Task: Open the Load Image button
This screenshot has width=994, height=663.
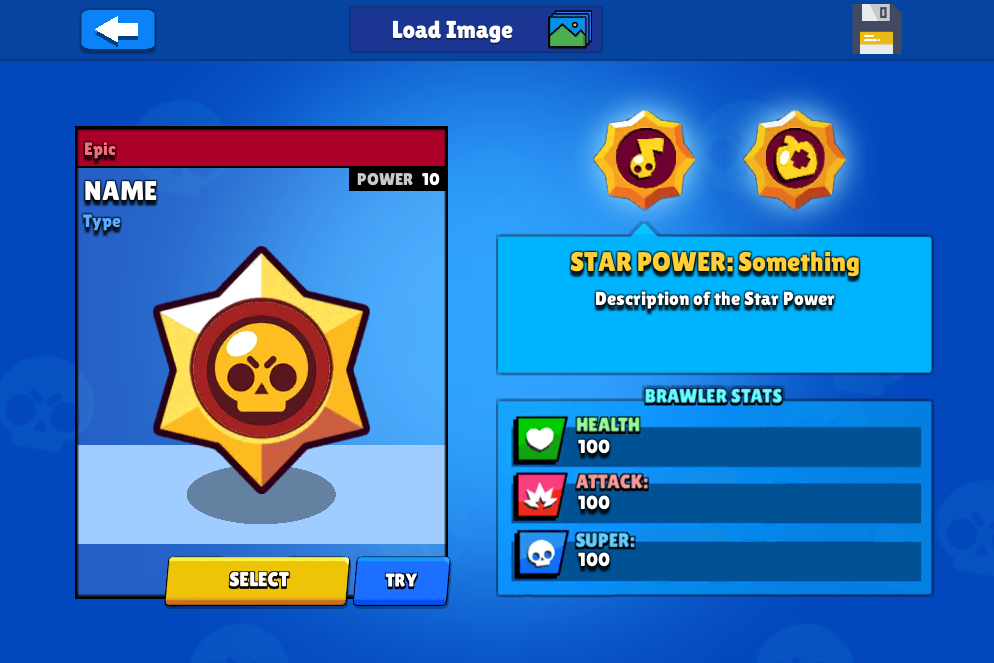Action: (475, 30)
